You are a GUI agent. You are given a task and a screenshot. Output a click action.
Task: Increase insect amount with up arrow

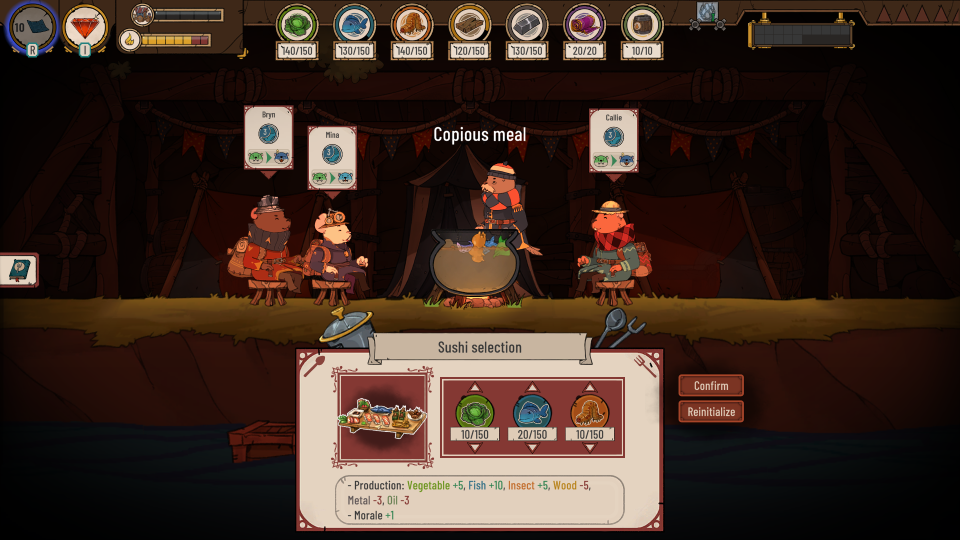pos(590,388)
